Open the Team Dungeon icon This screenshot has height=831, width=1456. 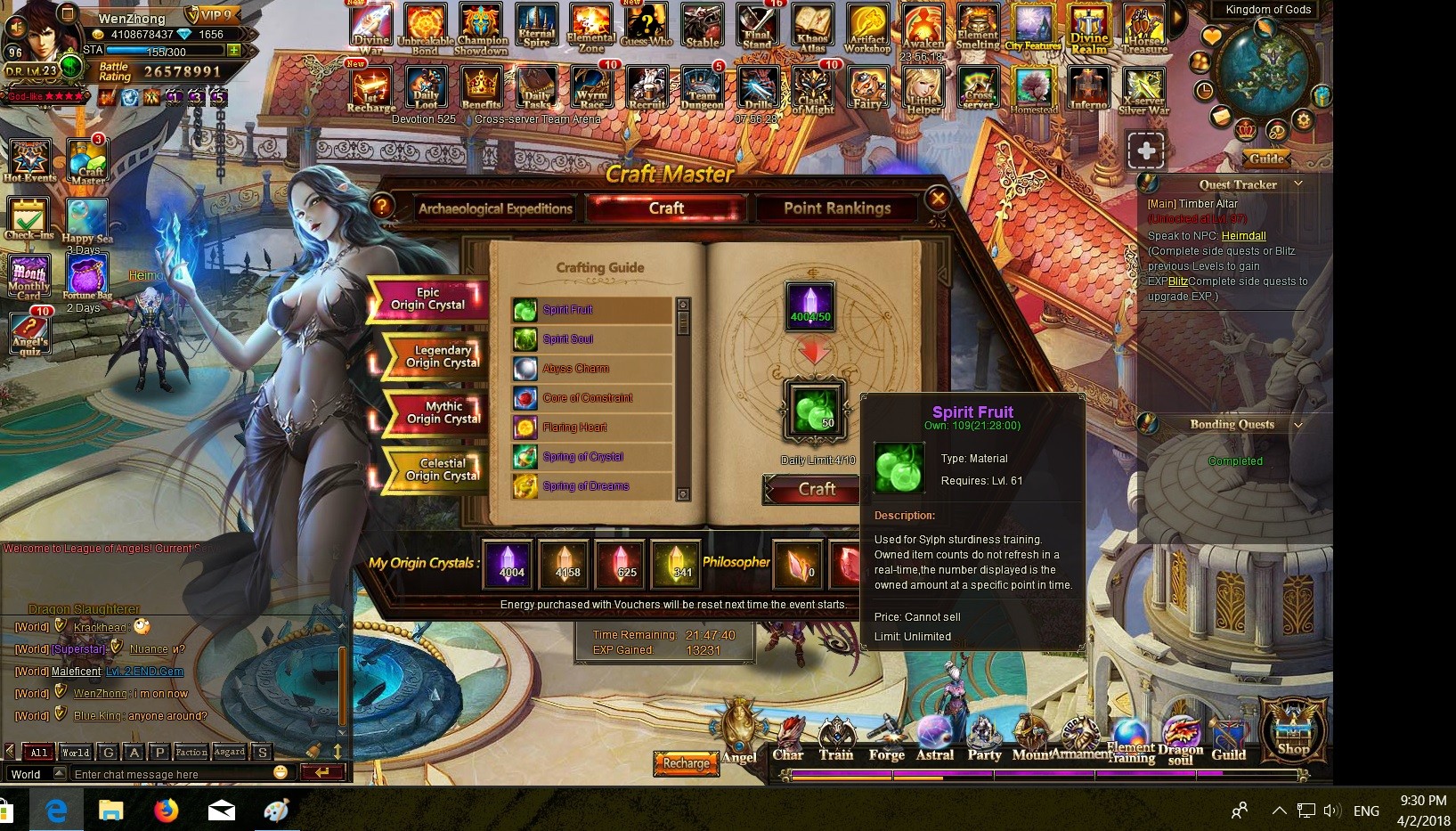pos(702,89)
